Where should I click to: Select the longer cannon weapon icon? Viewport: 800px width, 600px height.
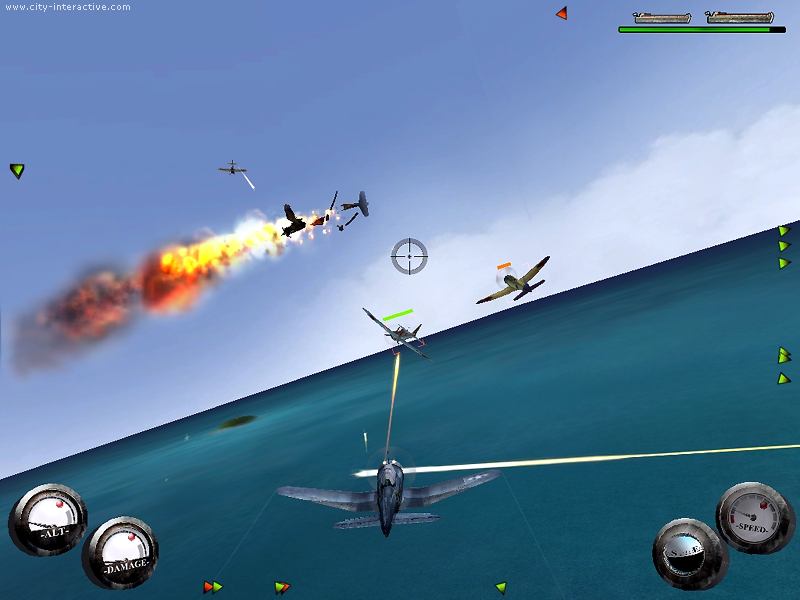click(738, 17)
